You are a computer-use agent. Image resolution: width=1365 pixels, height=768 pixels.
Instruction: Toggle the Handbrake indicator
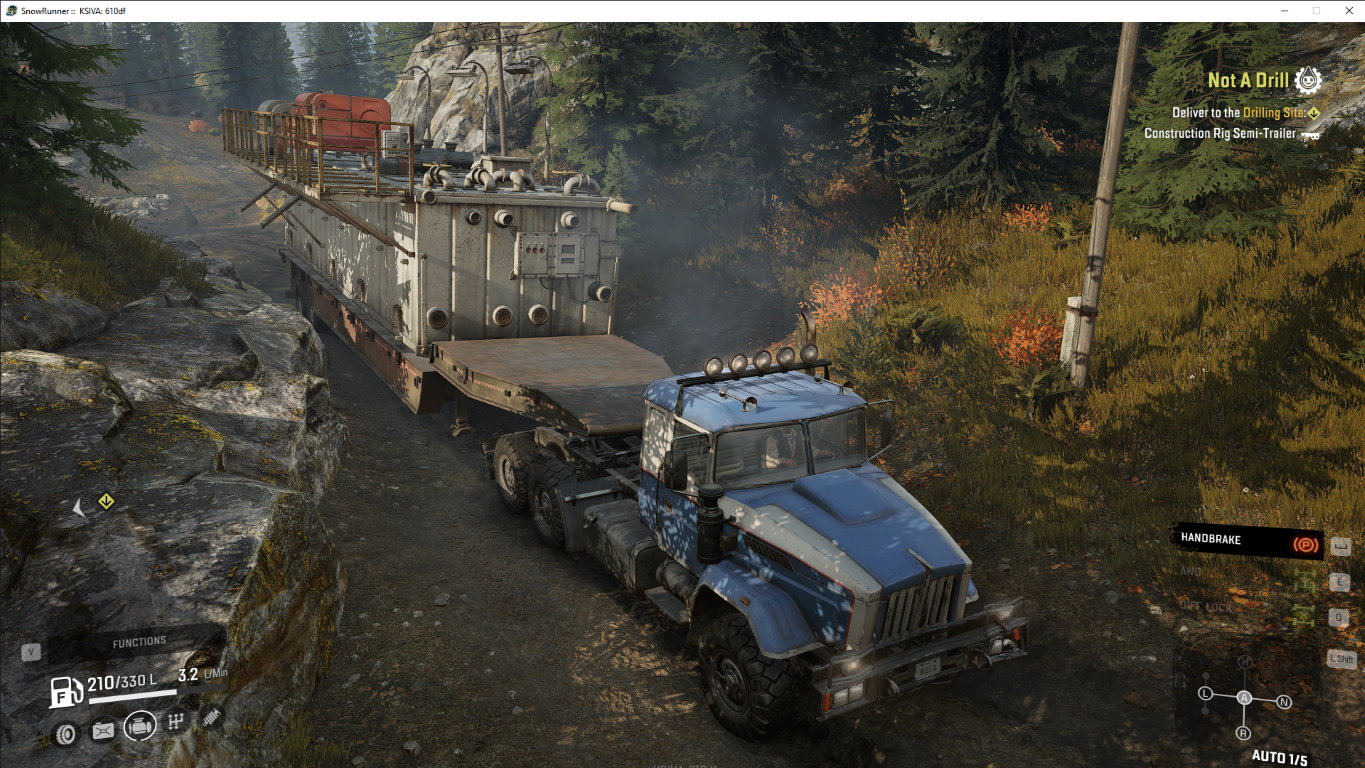1250,540
